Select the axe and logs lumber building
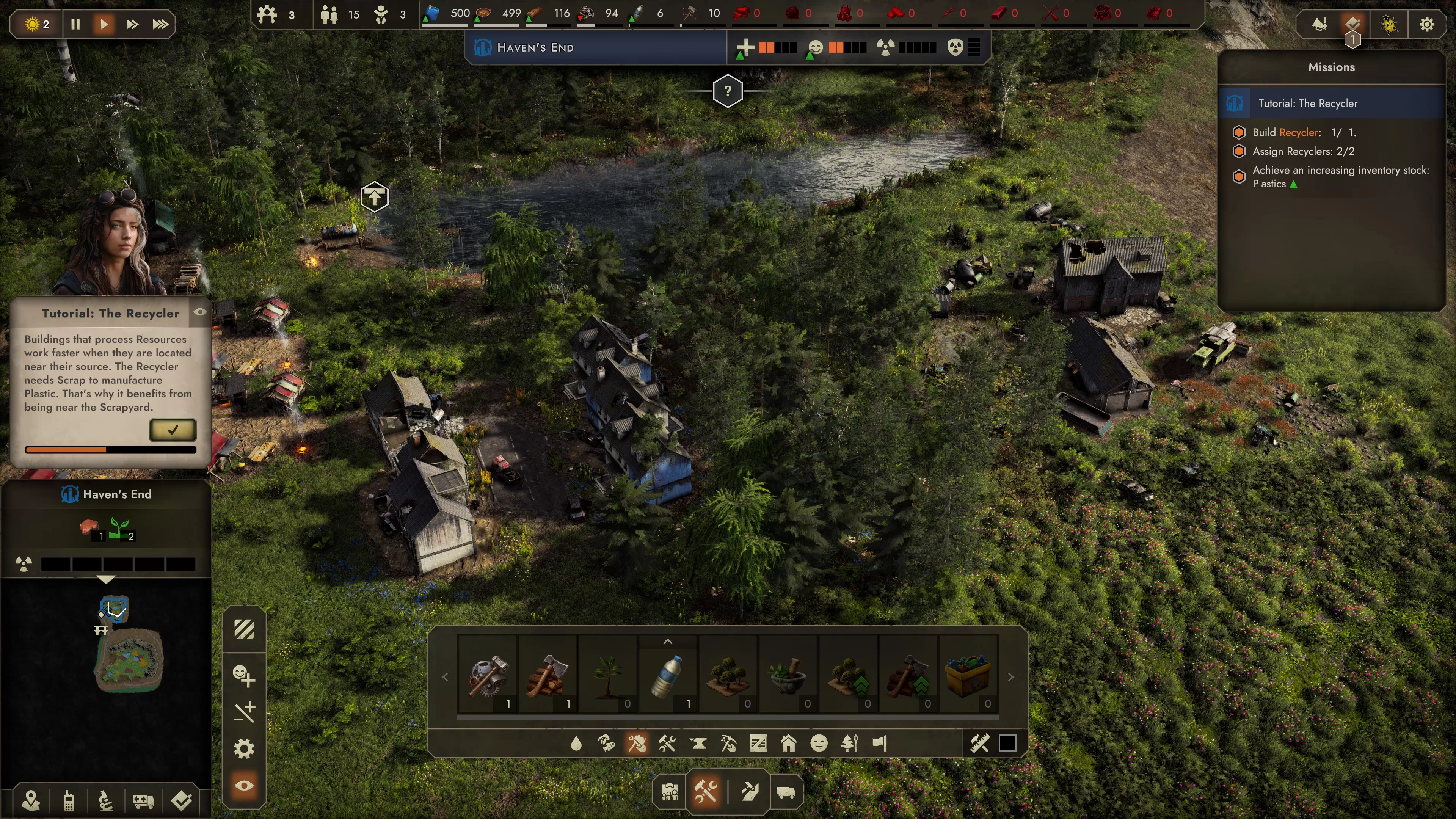1456x819 pixels. pyautogui.click(x=548, y=673)
